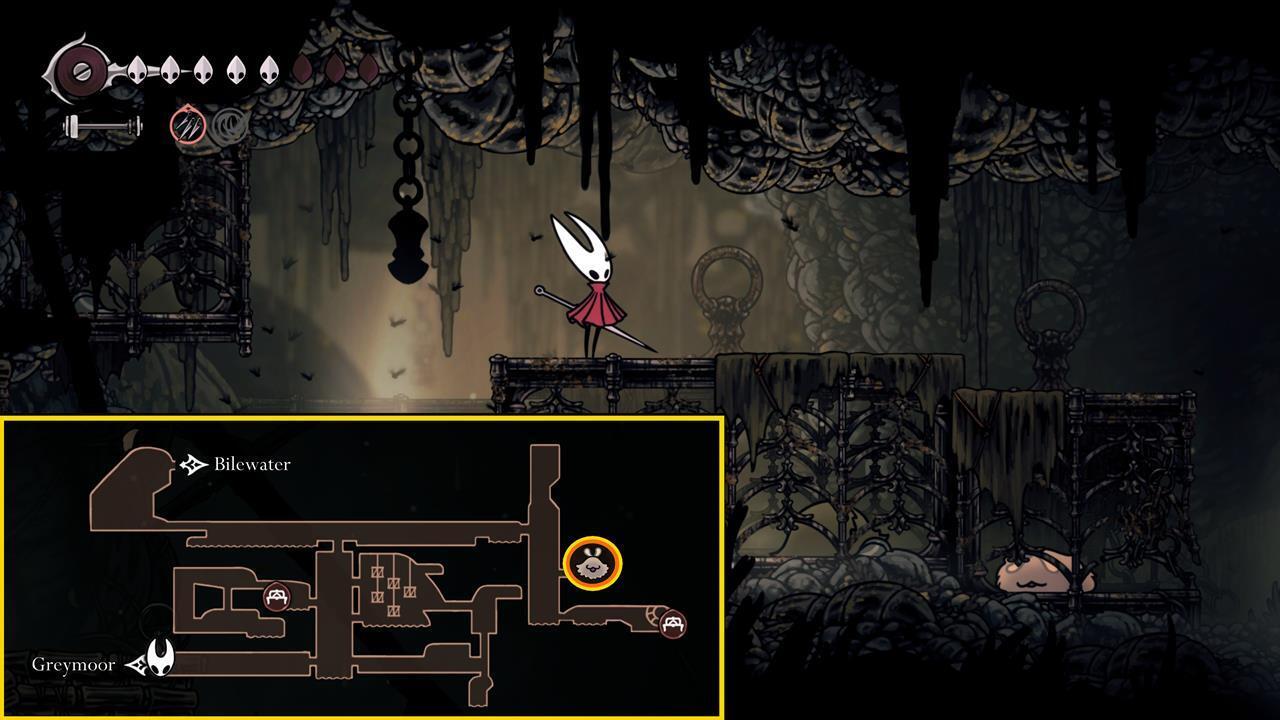This screenshot has width=1280, height=720.
Task: Click the highlighted fluffy NPC marker on map
Action: [x=595, y=566]
